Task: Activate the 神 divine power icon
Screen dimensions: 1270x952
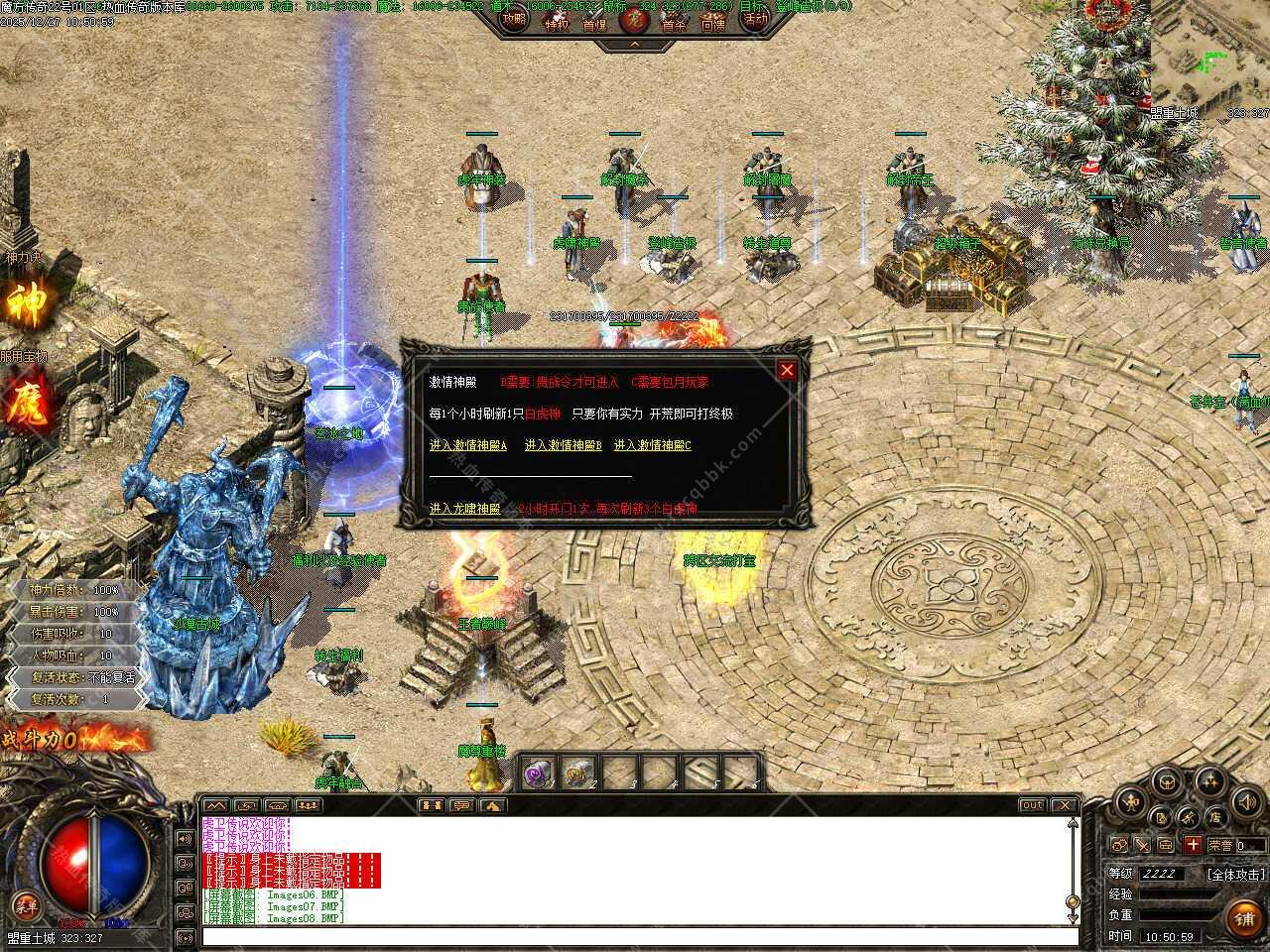Action: (x=27, y=303)
